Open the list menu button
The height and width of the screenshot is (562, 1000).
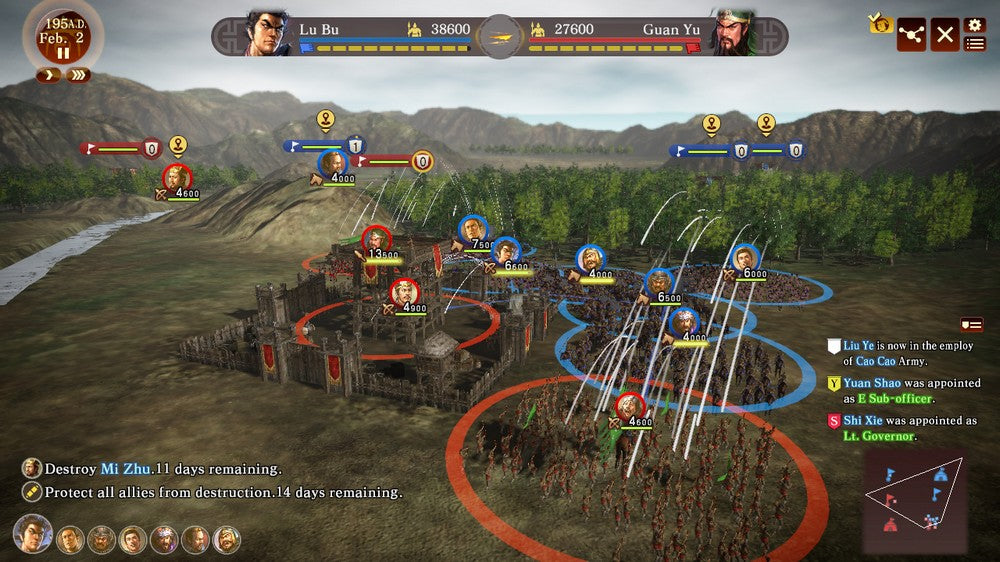[975, 43]
